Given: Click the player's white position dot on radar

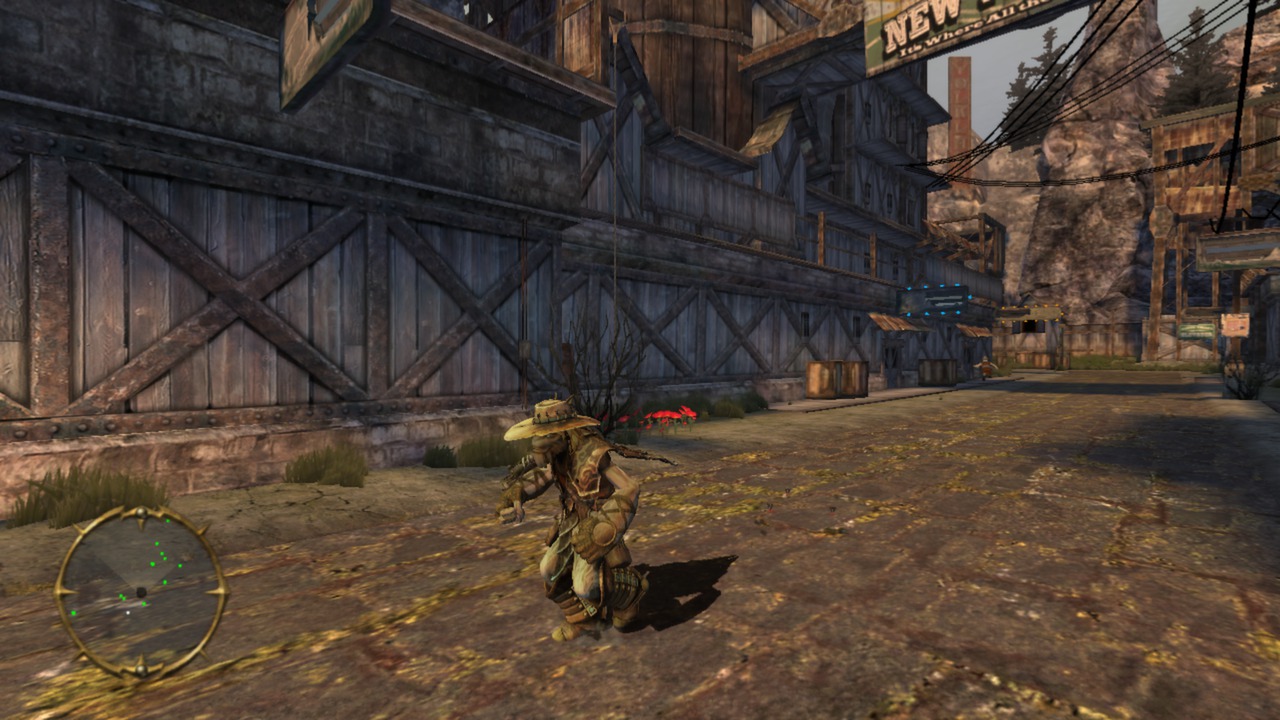Looking at the screenshot, I should (128, 613).
